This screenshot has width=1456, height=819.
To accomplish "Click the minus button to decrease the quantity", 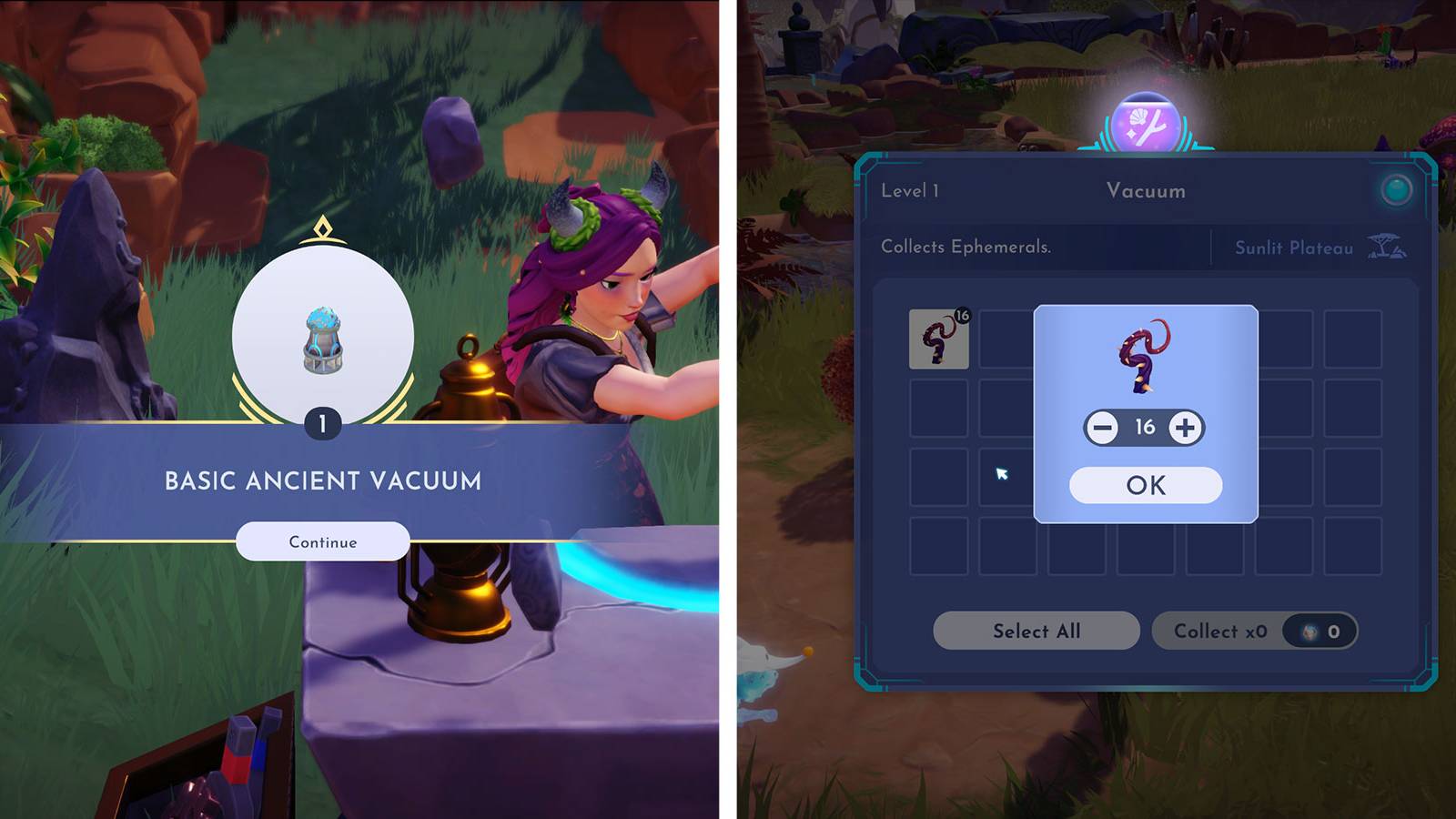I will [1102, 426].
